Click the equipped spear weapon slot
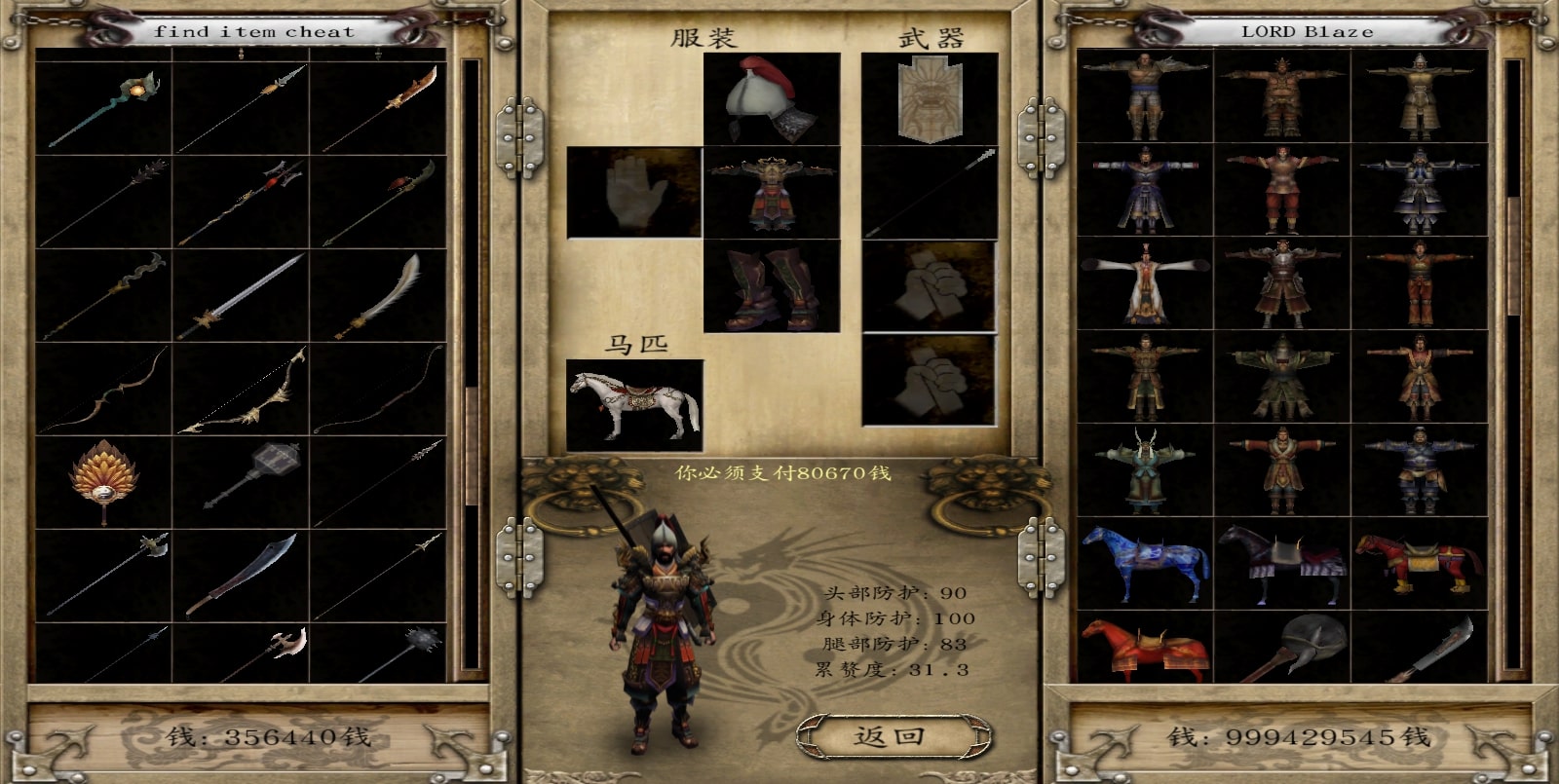This screenshot has height=784, width=1559. (x=930, y=192)
